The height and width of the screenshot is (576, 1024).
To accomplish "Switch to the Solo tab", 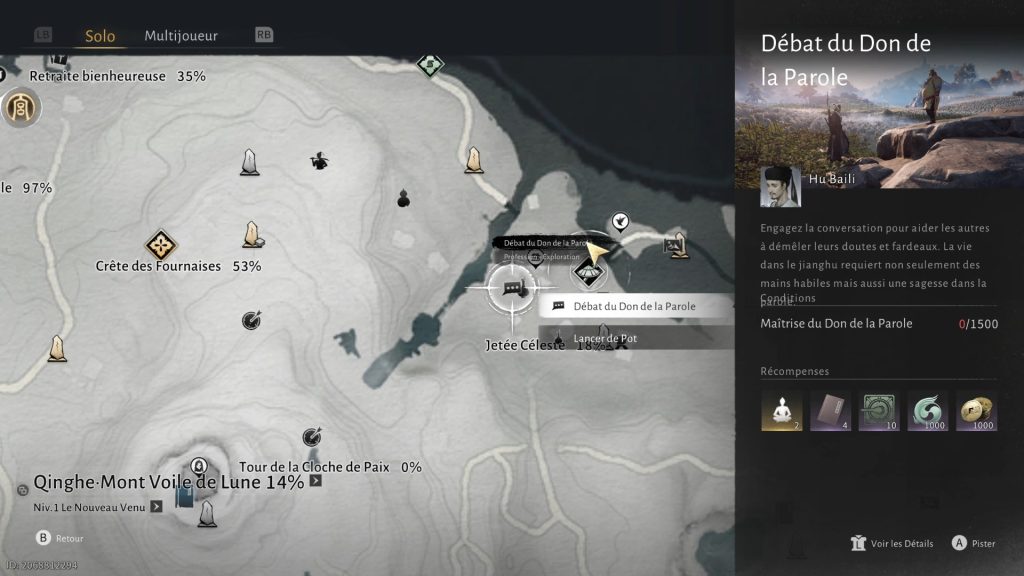I will pyautogui.click(x=100, y=36).
